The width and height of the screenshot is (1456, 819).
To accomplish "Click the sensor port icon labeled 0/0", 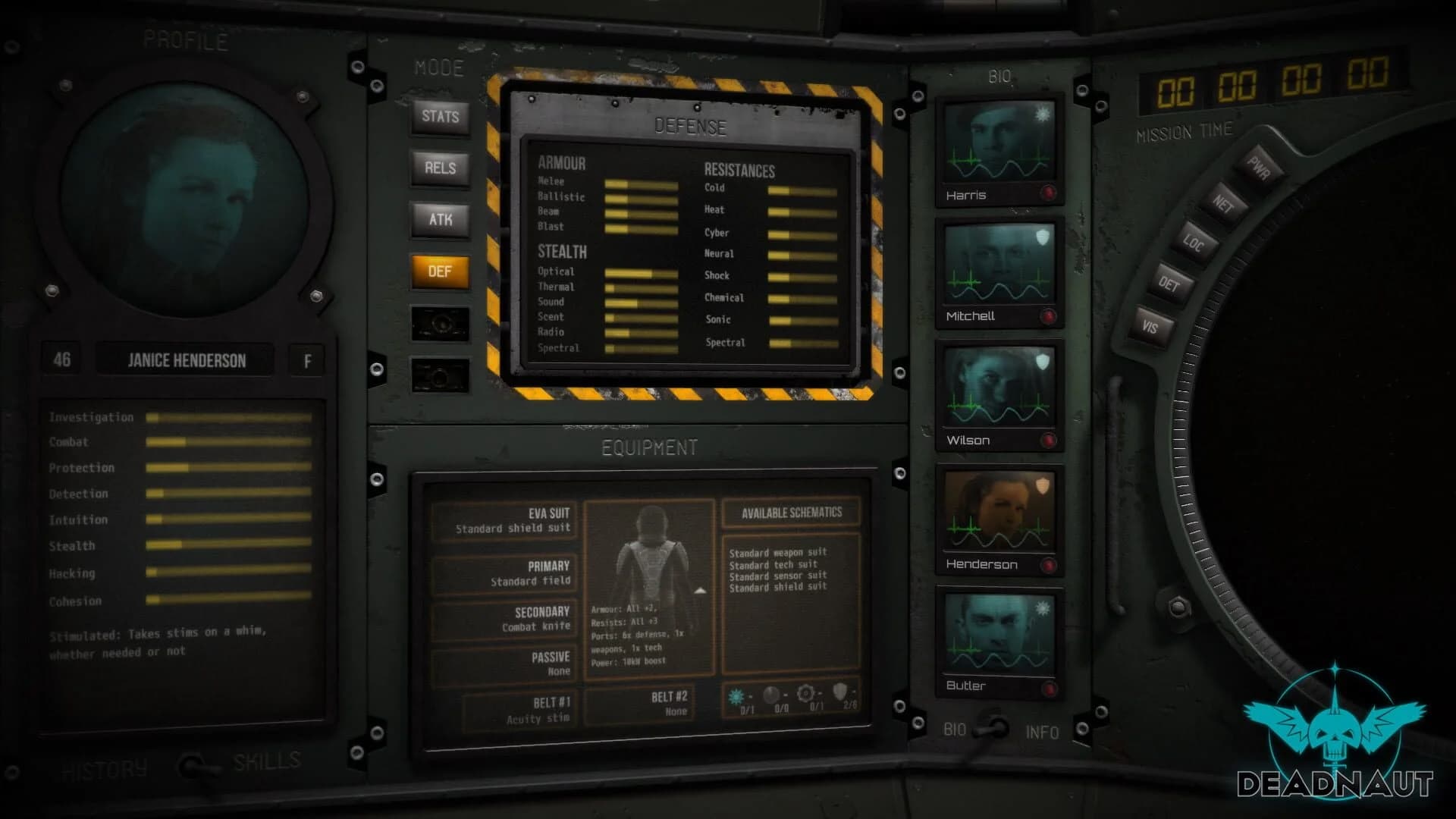I will click(770, 694).
